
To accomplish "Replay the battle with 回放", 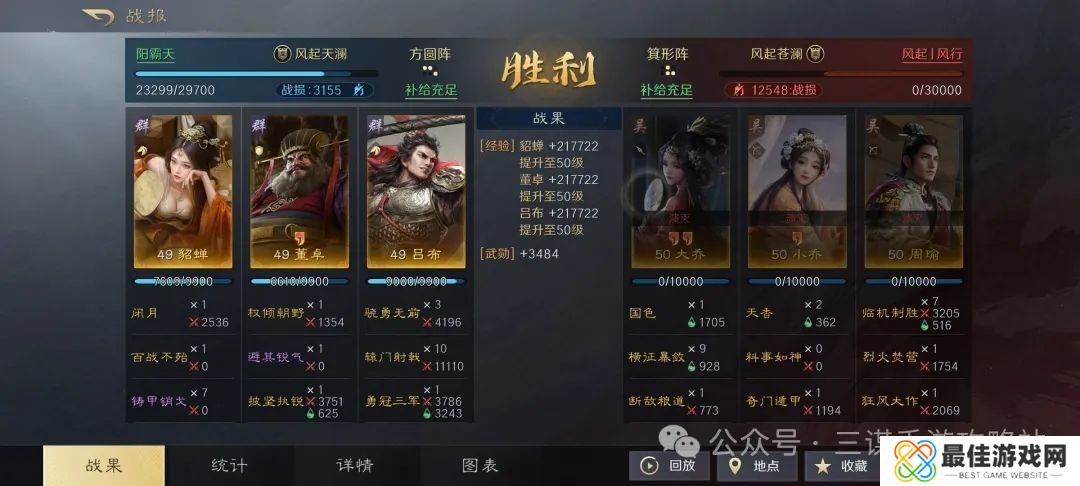I will tap(669, 465).
